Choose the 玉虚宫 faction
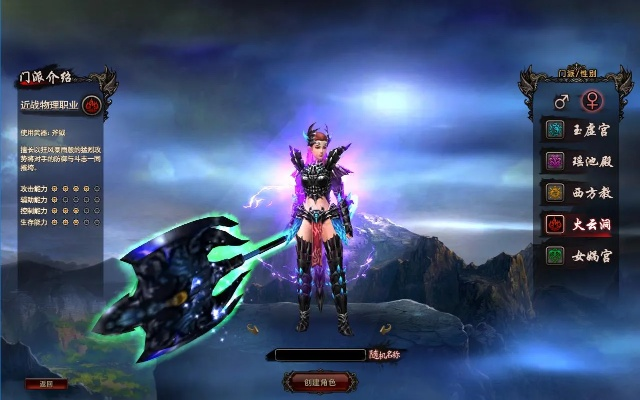 coord(578,129)
